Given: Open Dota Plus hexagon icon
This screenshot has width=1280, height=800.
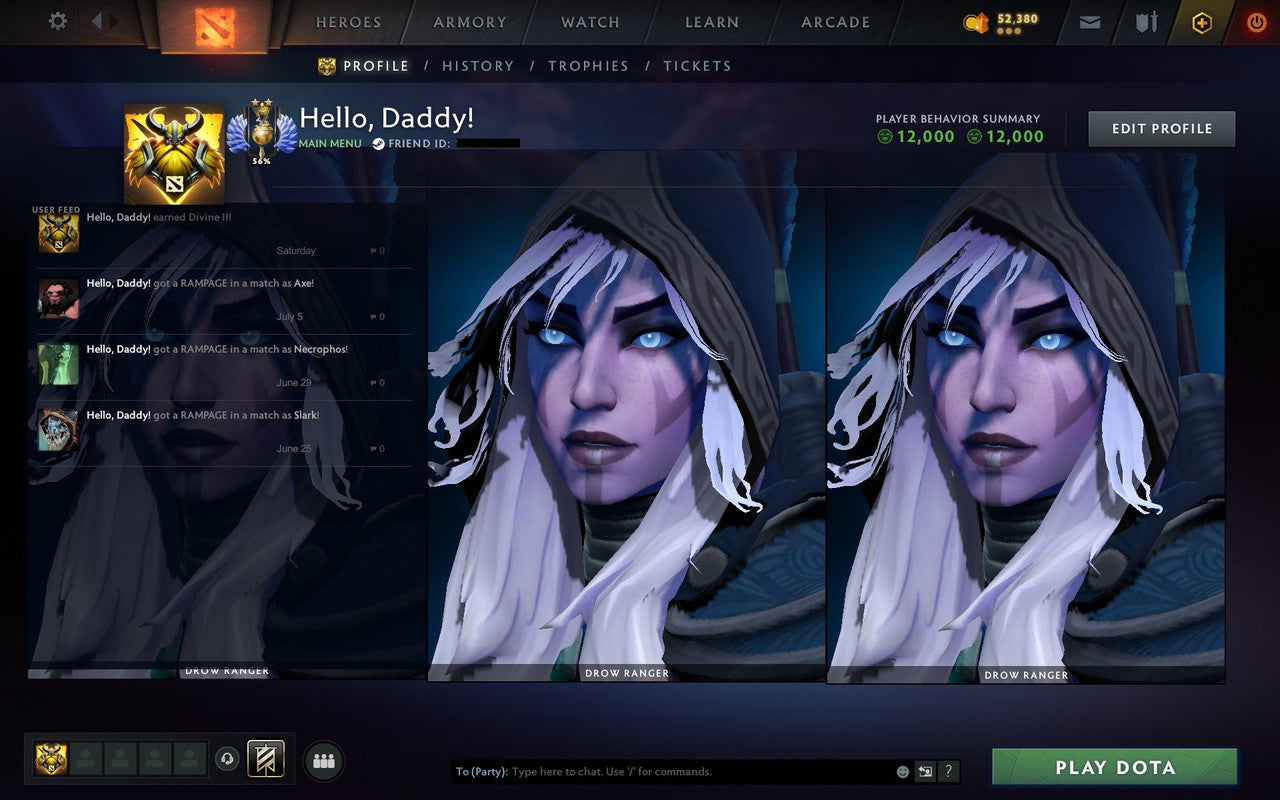Looking at the screenshot, I should tap(1201, 21).
